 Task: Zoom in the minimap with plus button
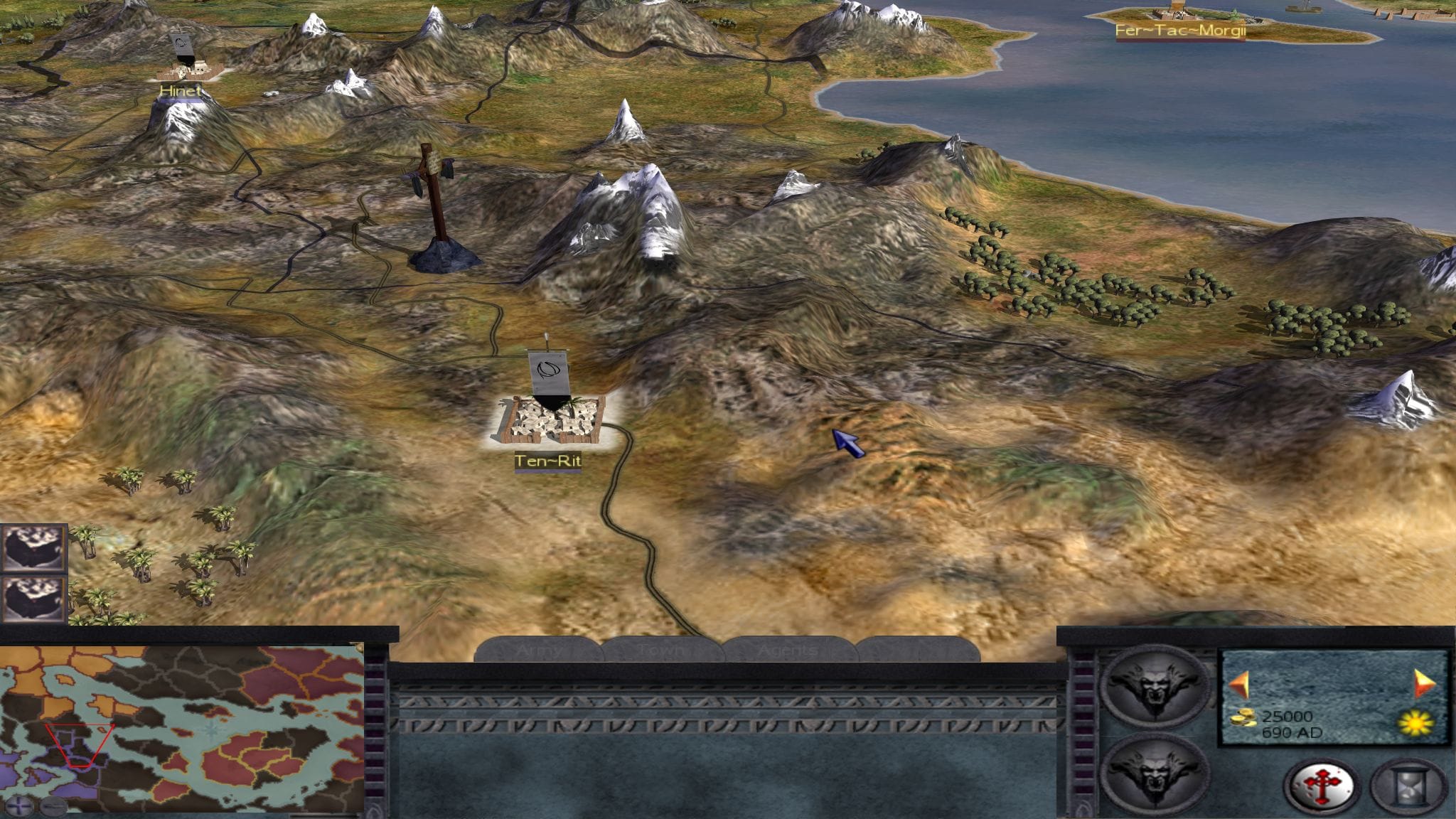19,805
